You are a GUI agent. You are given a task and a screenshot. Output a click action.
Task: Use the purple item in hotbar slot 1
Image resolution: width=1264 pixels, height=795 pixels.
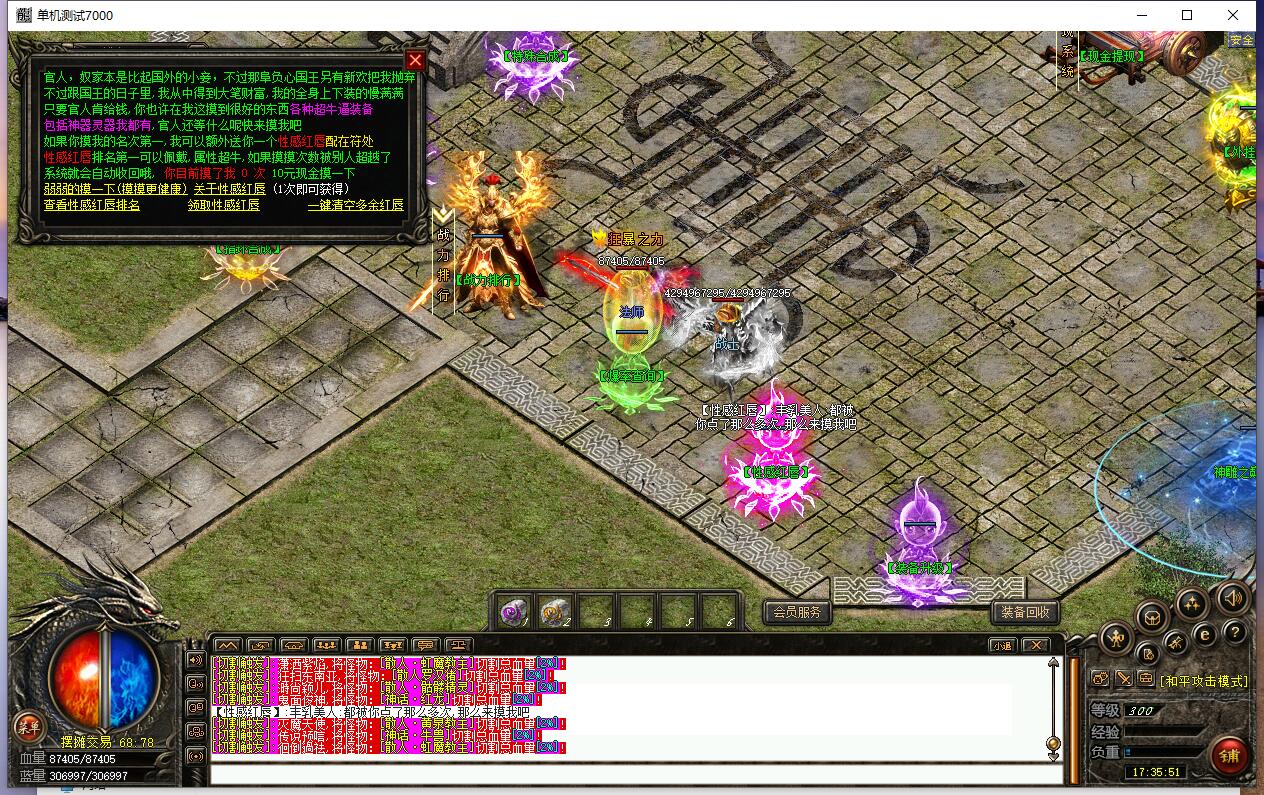coord(515,612)
